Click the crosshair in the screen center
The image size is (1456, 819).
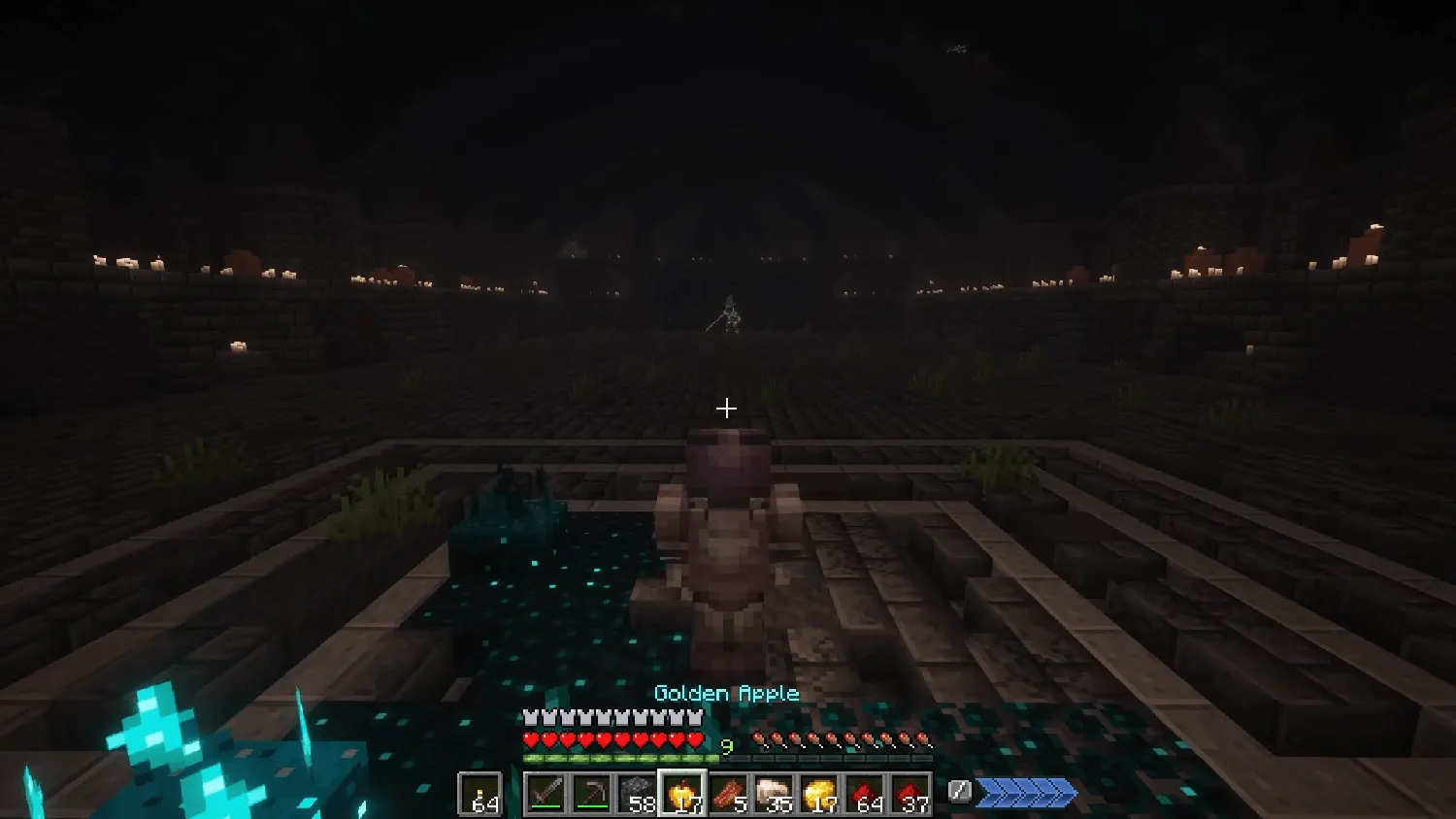click(x=728, y=409)
